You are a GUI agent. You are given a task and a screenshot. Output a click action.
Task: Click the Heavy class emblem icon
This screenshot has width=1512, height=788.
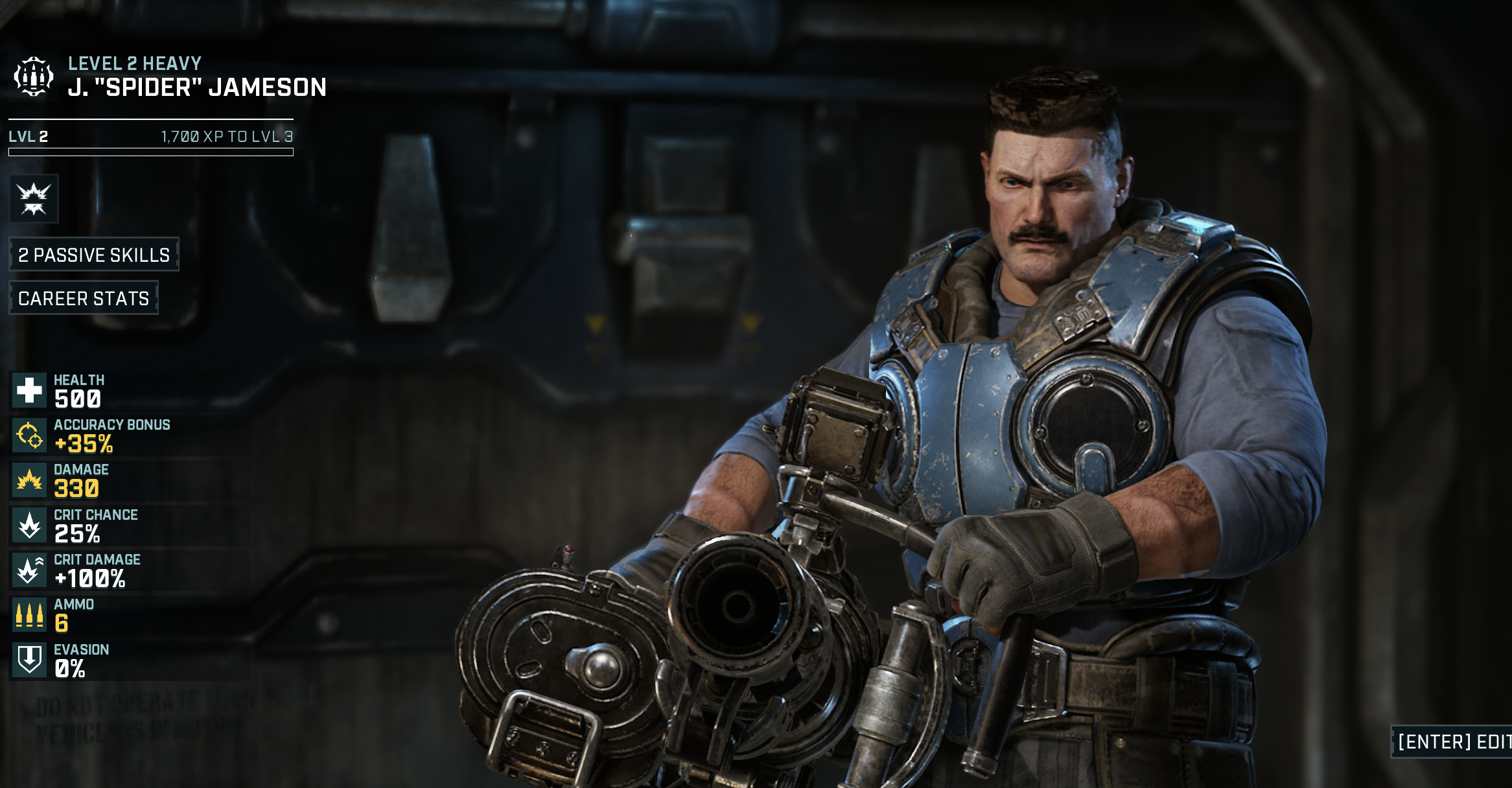(33, 76)
